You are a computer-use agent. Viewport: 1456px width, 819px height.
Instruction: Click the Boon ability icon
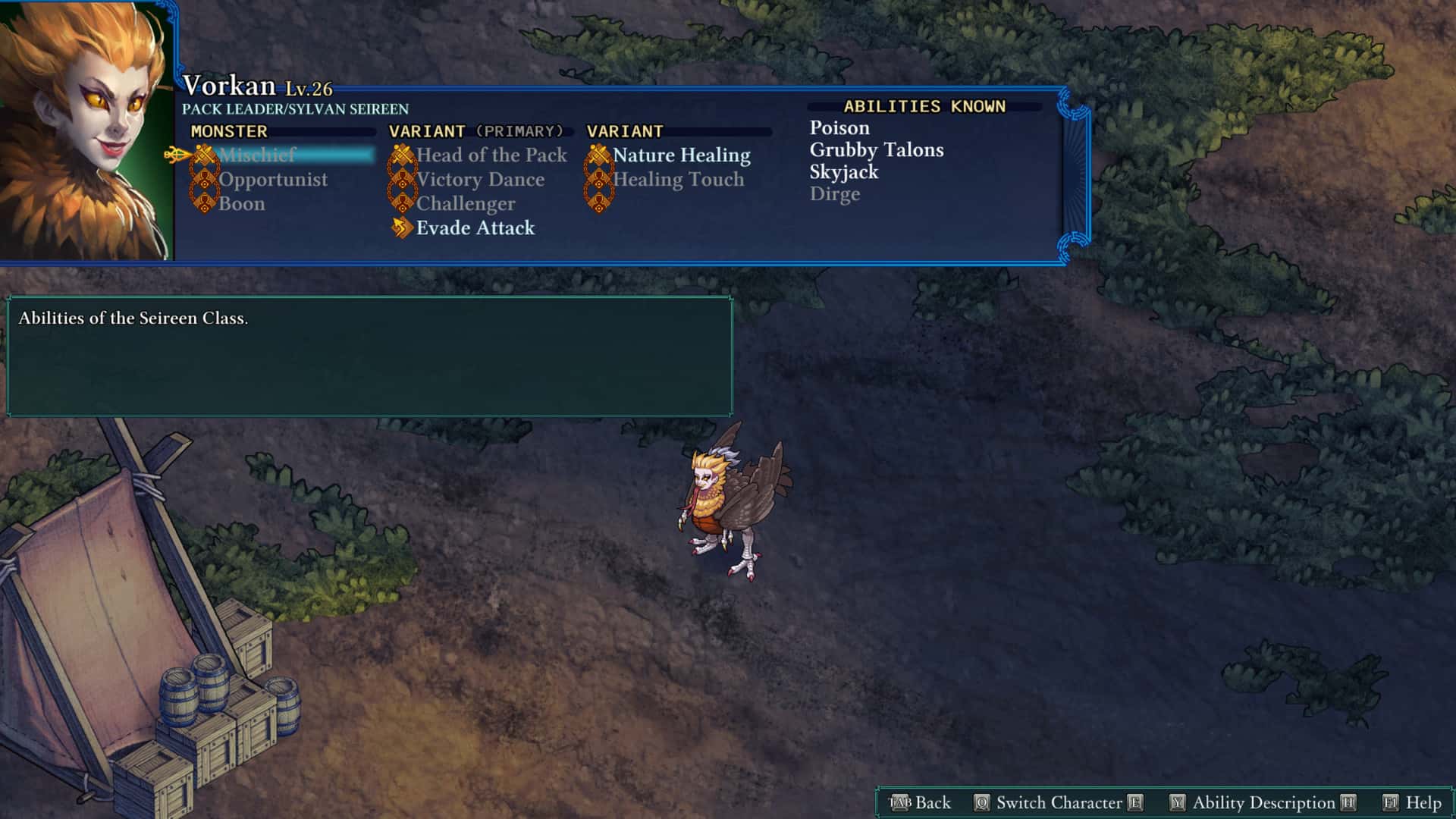click(x=205, y=203)
